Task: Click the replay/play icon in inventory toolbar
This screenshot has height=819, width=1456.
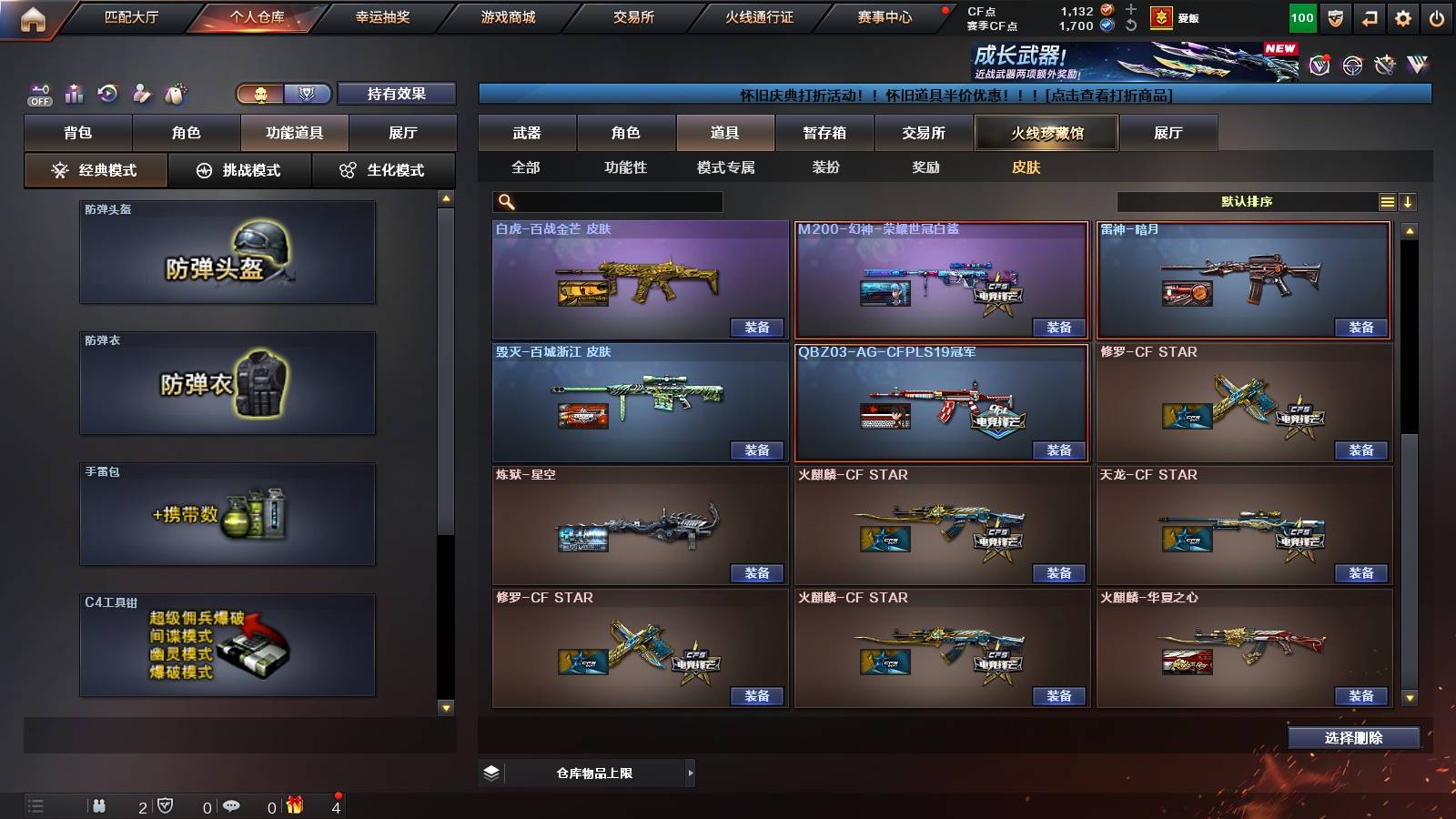Action: pos(106,93)
